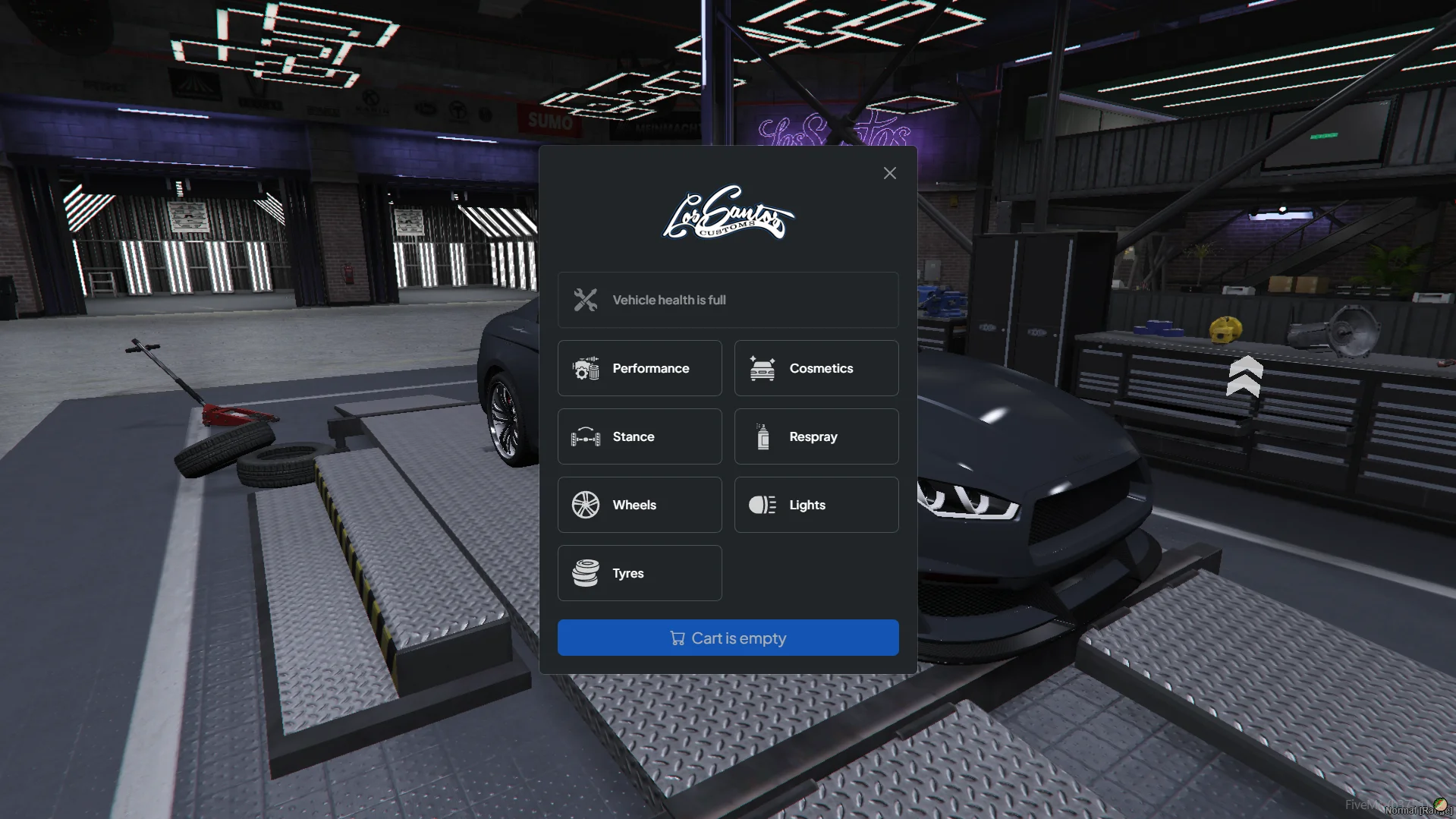The height and width of the screenshot is (819, 1456).
Task: Open the Stance options
Action: click(x=639, y=436)
